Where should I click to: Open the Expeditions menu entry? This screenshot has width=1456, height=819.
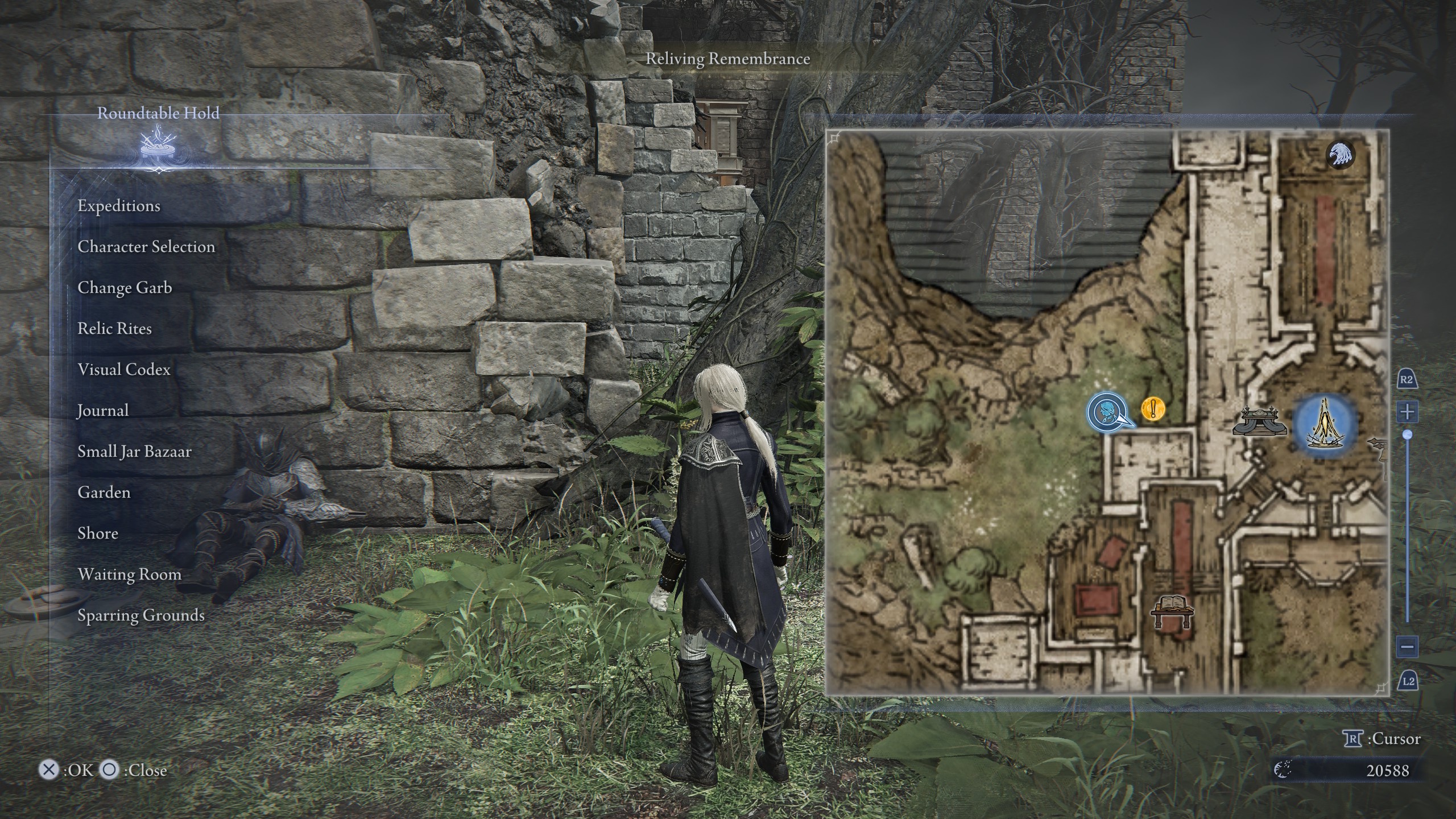point(119,206)
